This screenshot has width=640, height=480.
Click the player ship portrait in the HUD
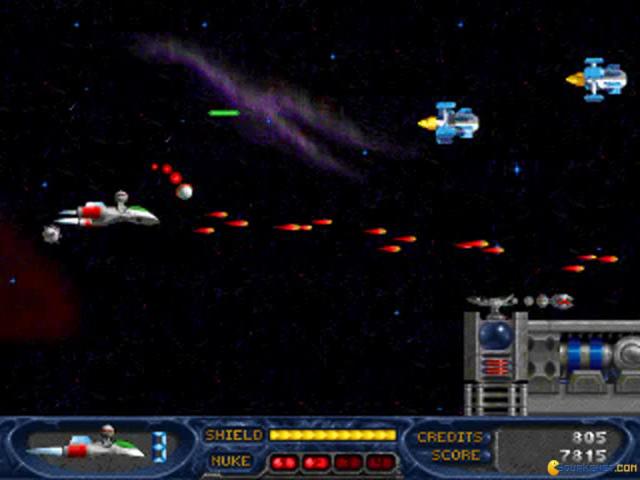[x=88, y=443]
